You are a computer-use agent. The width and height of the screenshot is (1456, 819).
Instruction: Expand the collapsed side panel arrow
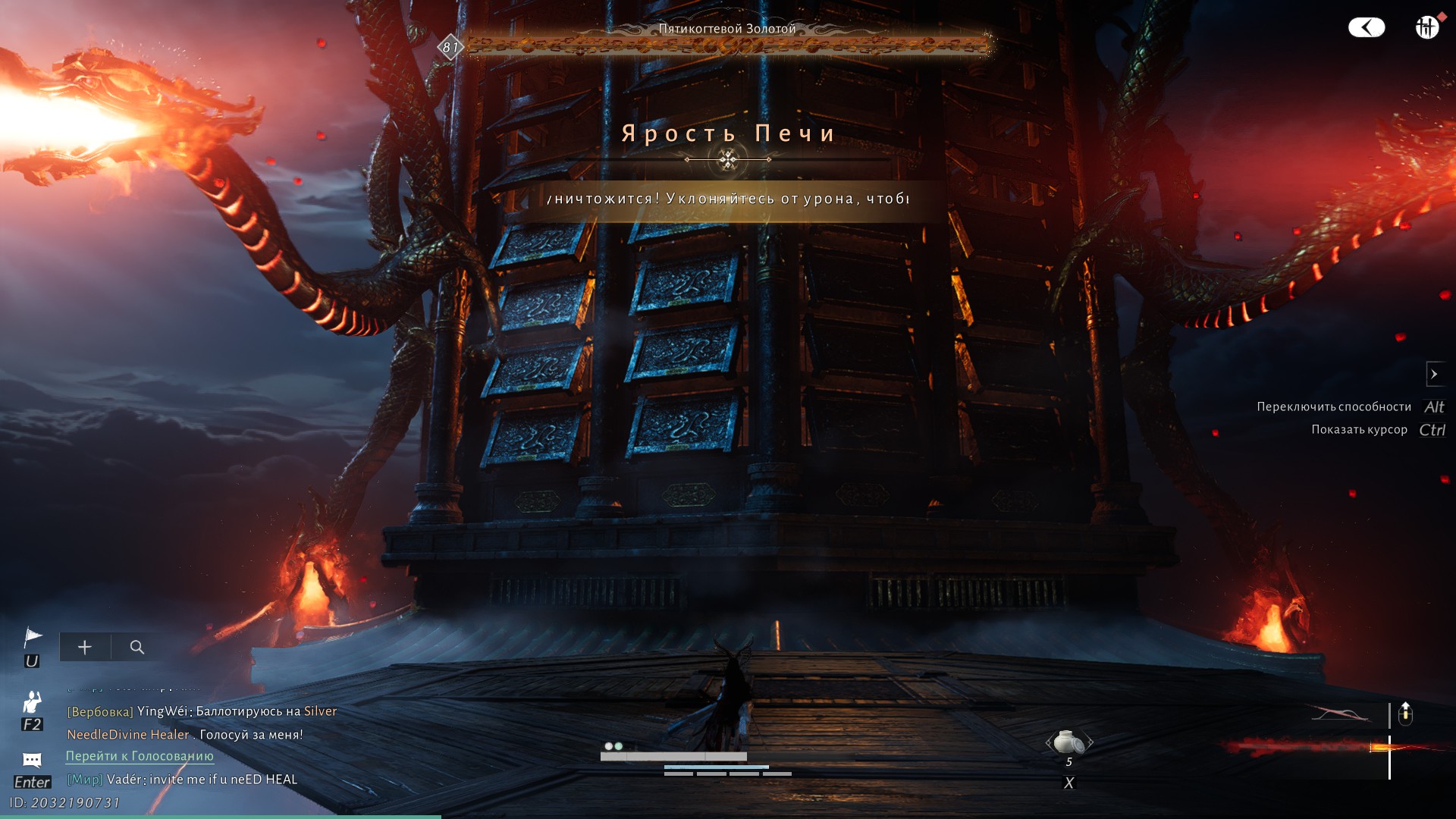pyautogui.click(x=1434, y=374)
